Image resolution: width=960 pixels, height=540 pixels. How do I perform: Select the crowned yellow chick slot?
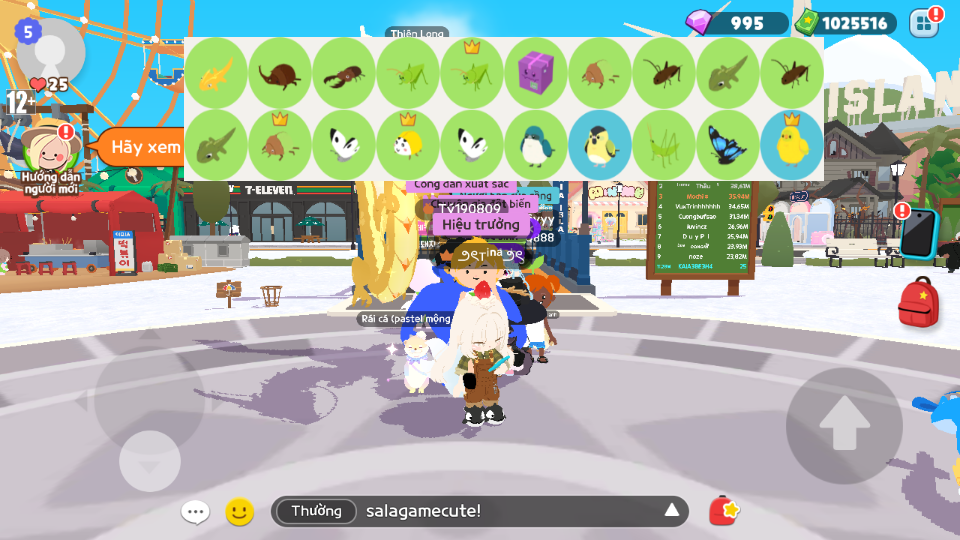[x=791, y=145]
